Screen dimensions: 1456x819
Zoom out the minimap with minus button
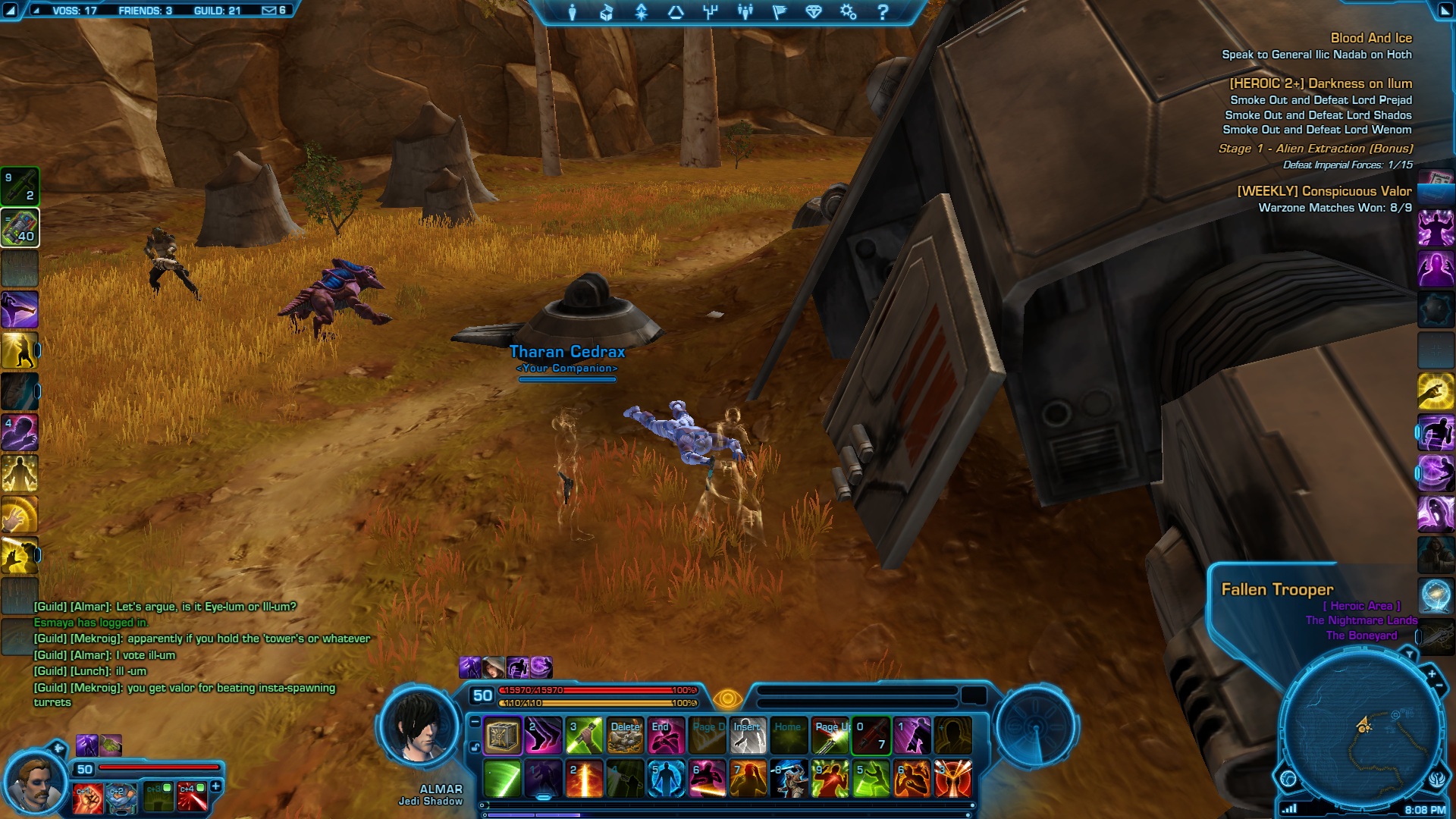point(1439,686)
